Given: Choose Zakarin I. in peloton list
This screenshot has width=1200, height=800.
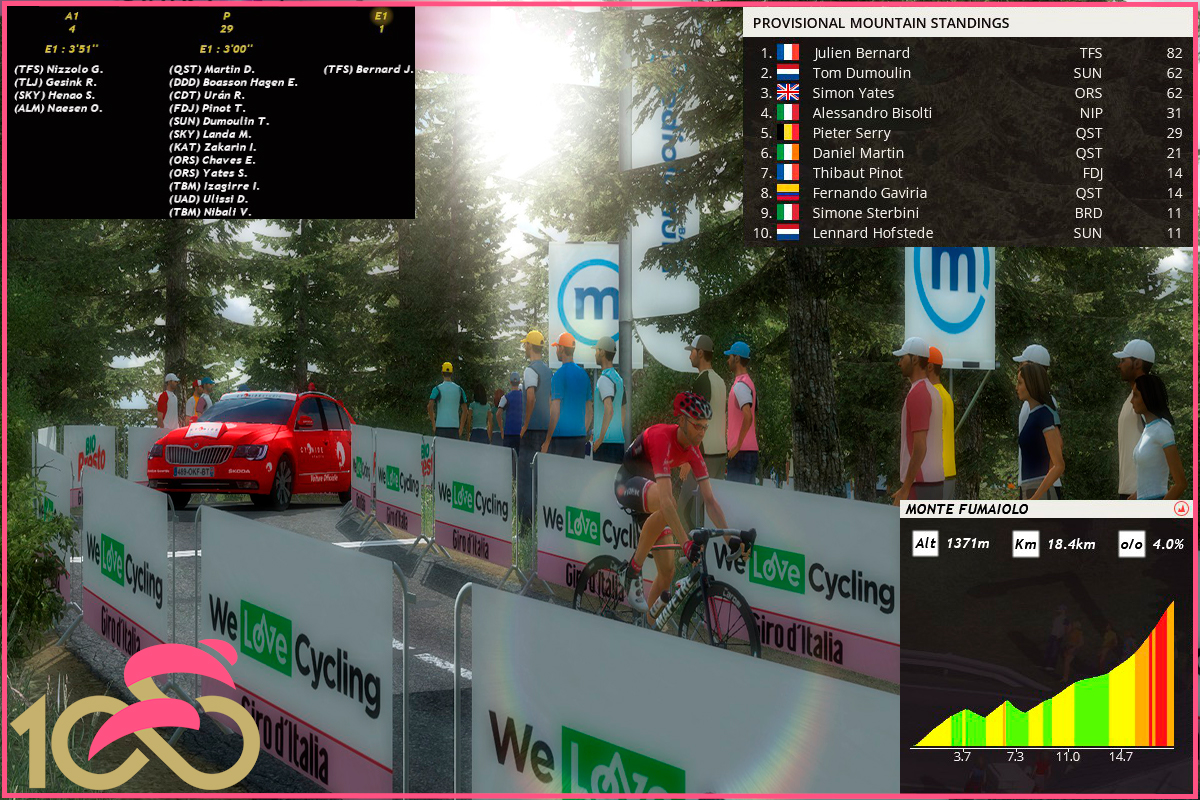Looking at the screenshot, I should coord(213,147).
